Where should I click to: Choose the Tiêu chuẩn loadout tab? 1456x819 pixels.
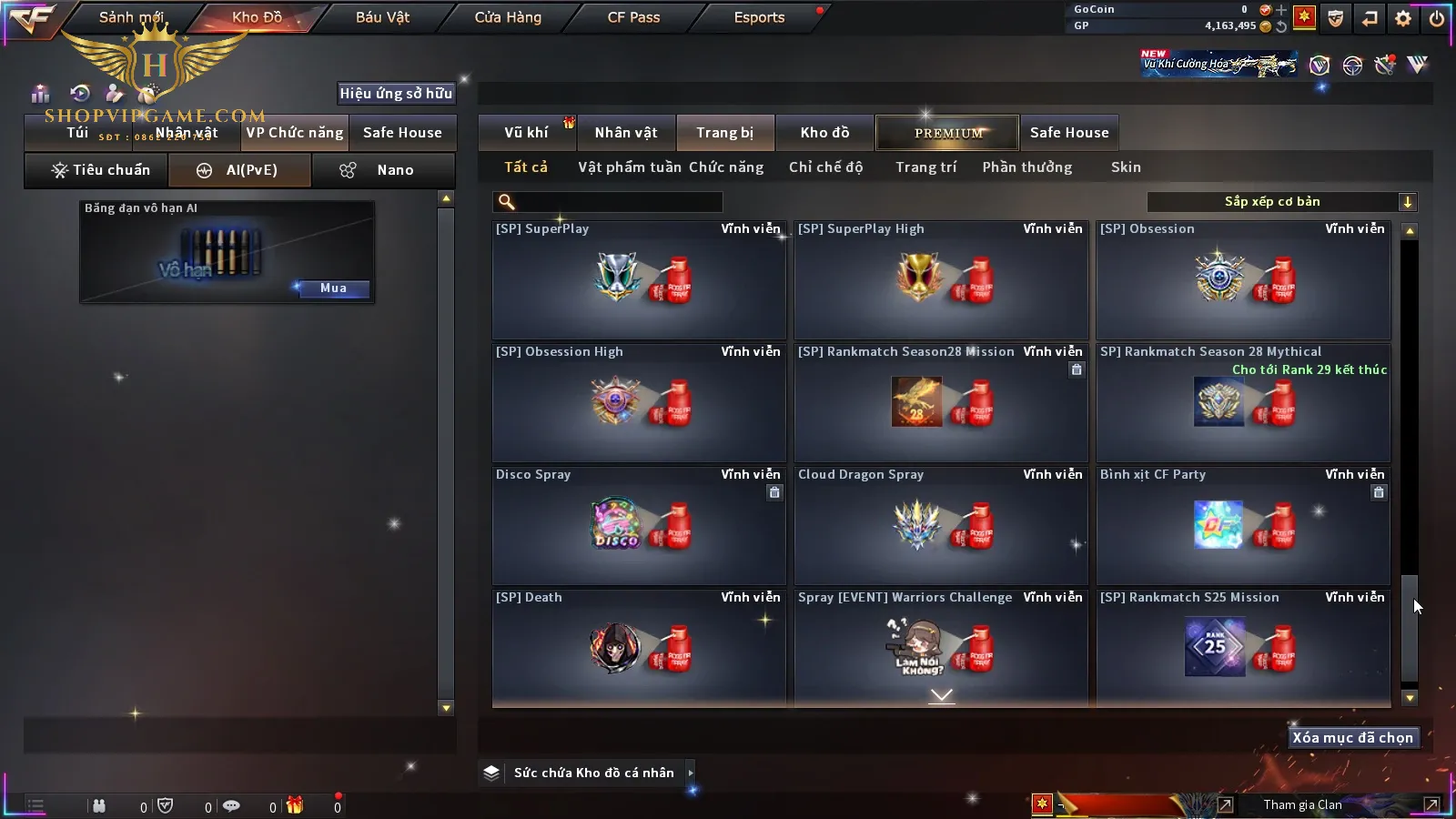coord(100,170)
